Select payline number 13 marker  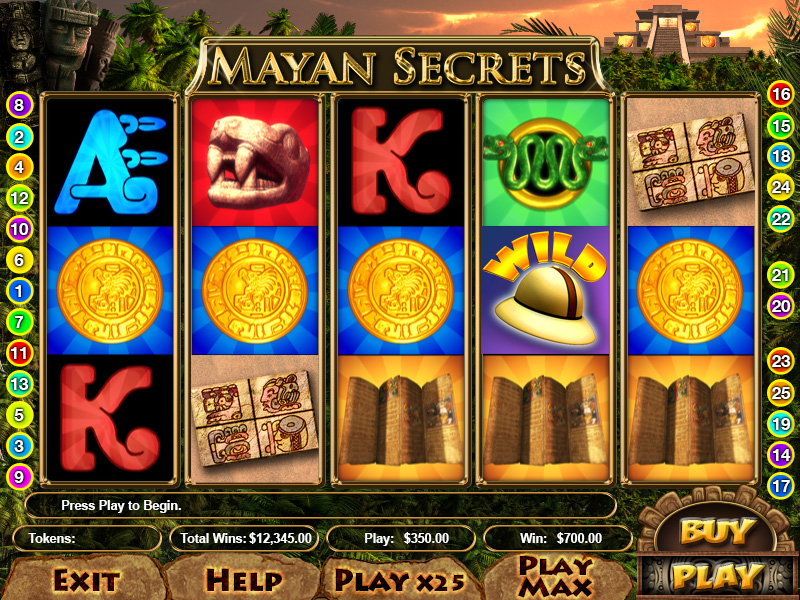click(x=19, y=383)
